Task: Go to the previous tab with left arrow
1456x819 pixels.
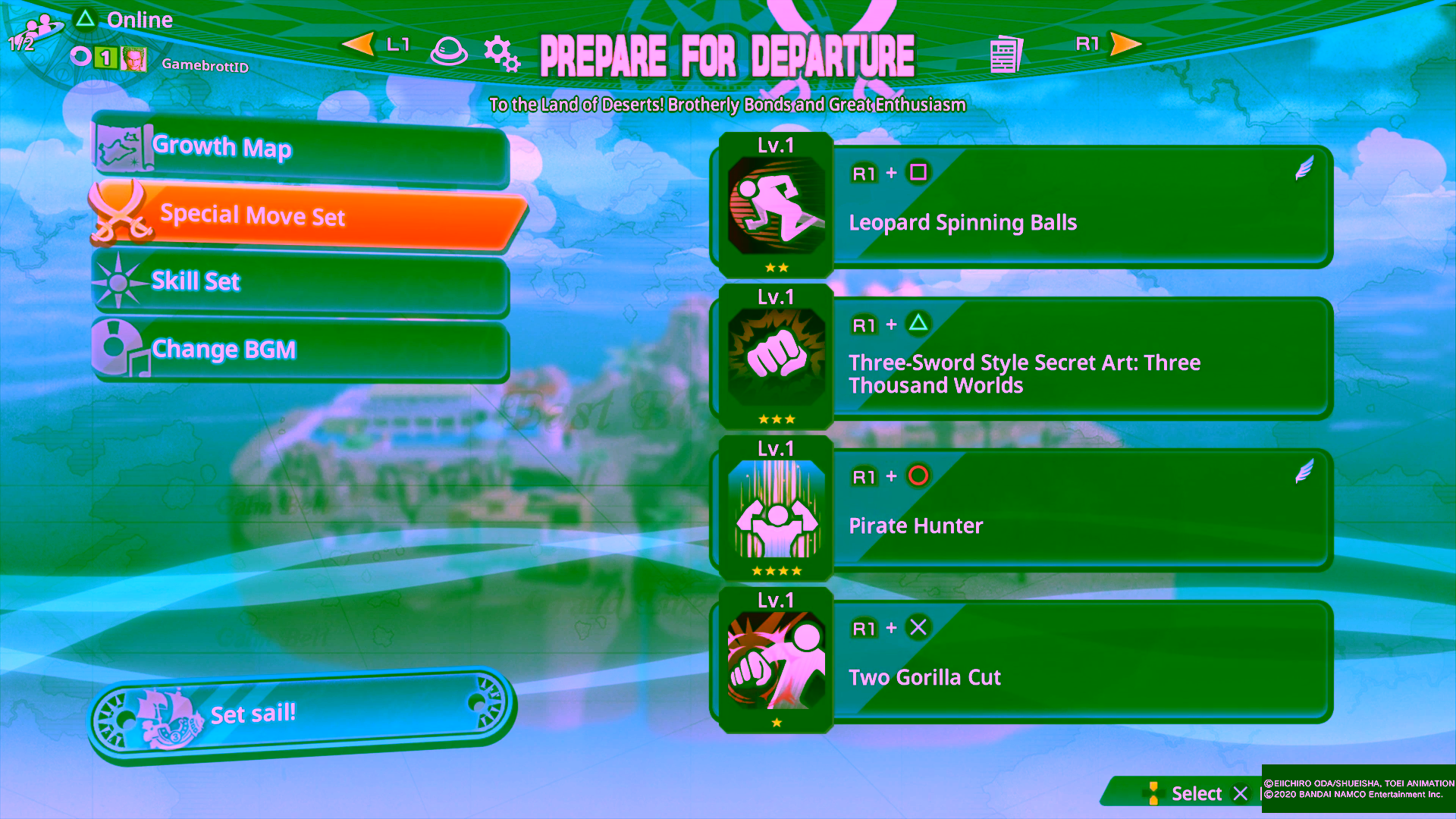Action: (359, 44)
